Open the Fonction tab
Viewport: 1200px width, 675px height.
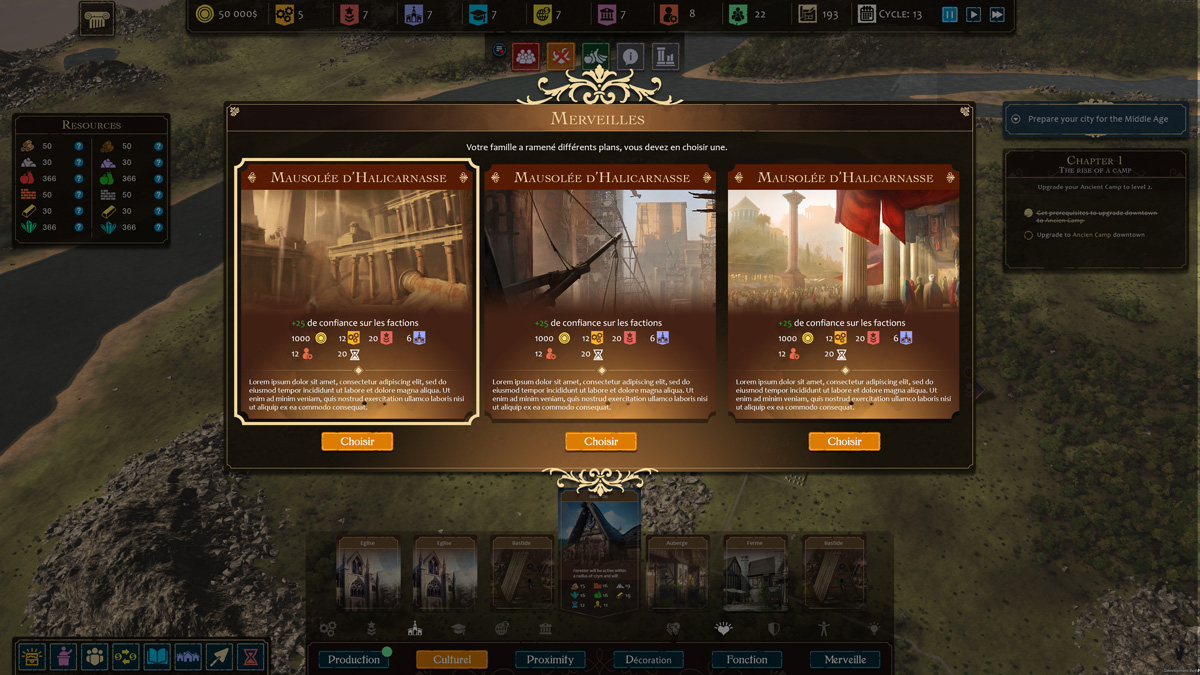click(x=747, y=660)
